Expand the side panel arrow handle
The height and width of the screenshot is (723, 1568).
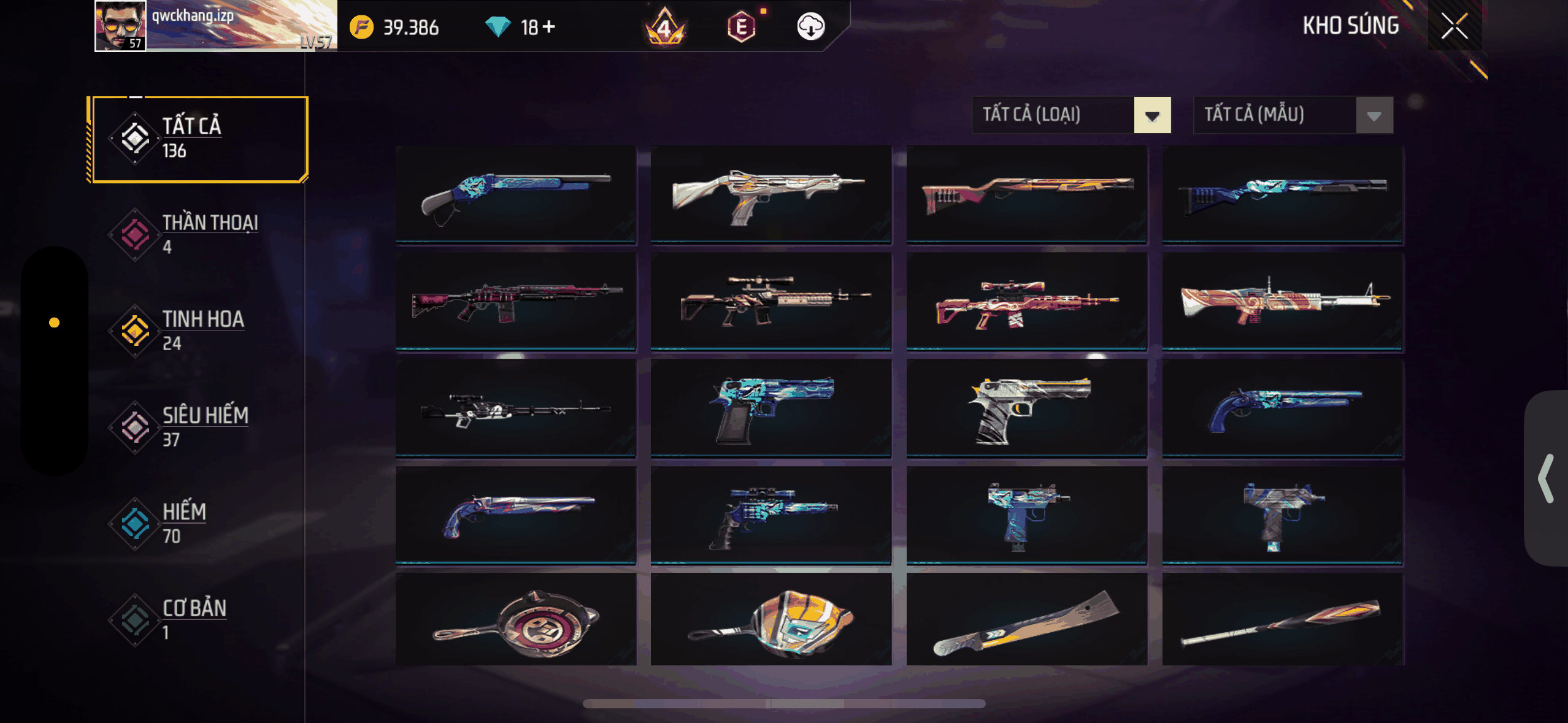[x=1547, y=478]
